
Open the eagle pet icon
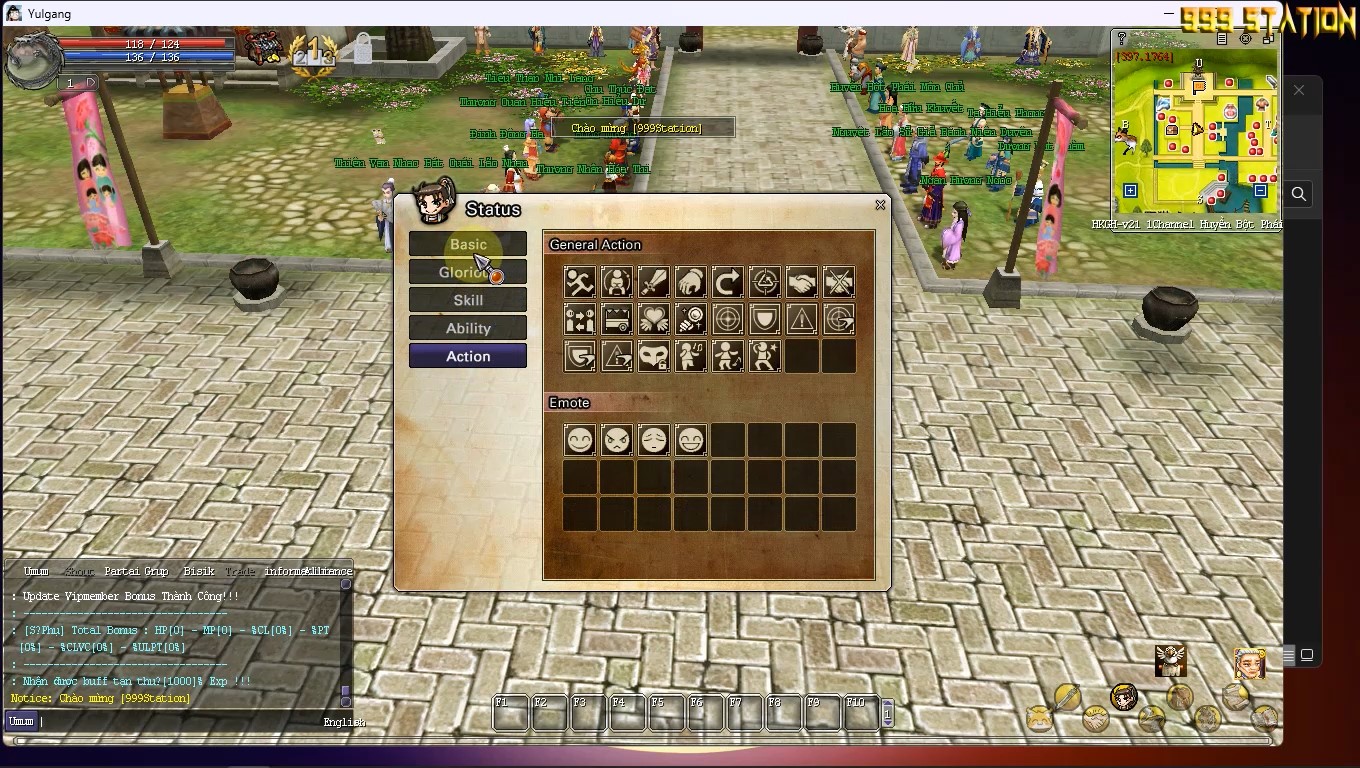pos(1170,660)
